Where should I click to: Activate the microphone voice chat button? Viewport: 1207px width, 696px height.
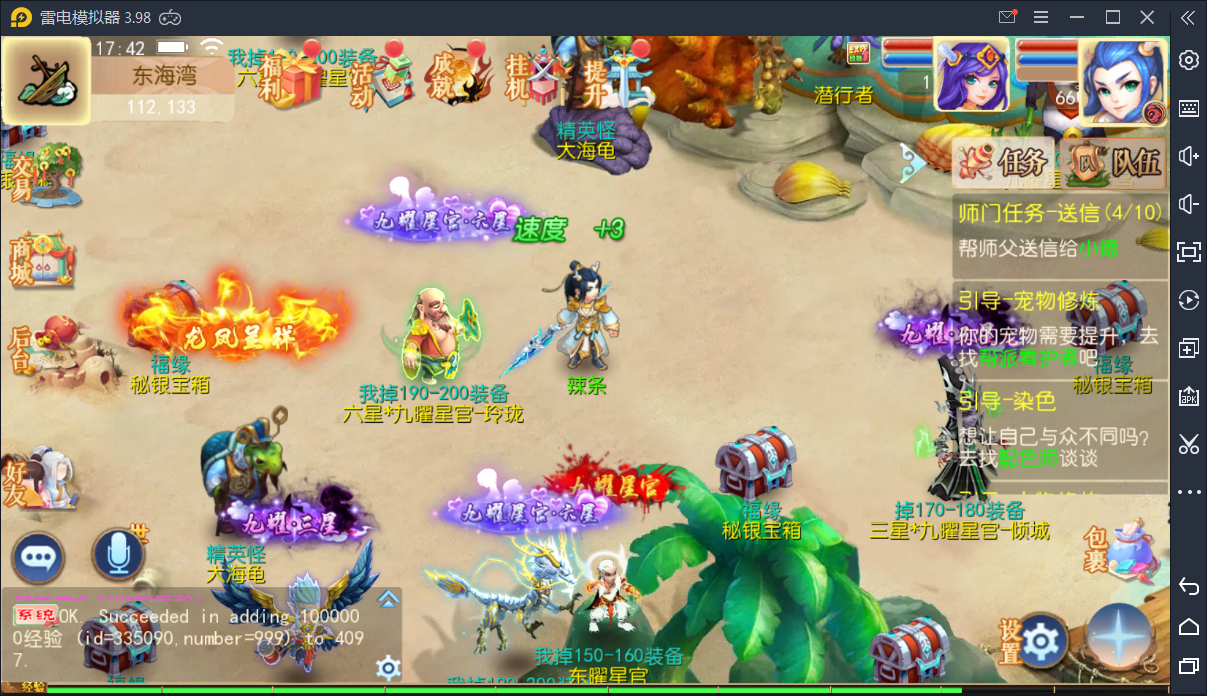[x=118, y=554]
